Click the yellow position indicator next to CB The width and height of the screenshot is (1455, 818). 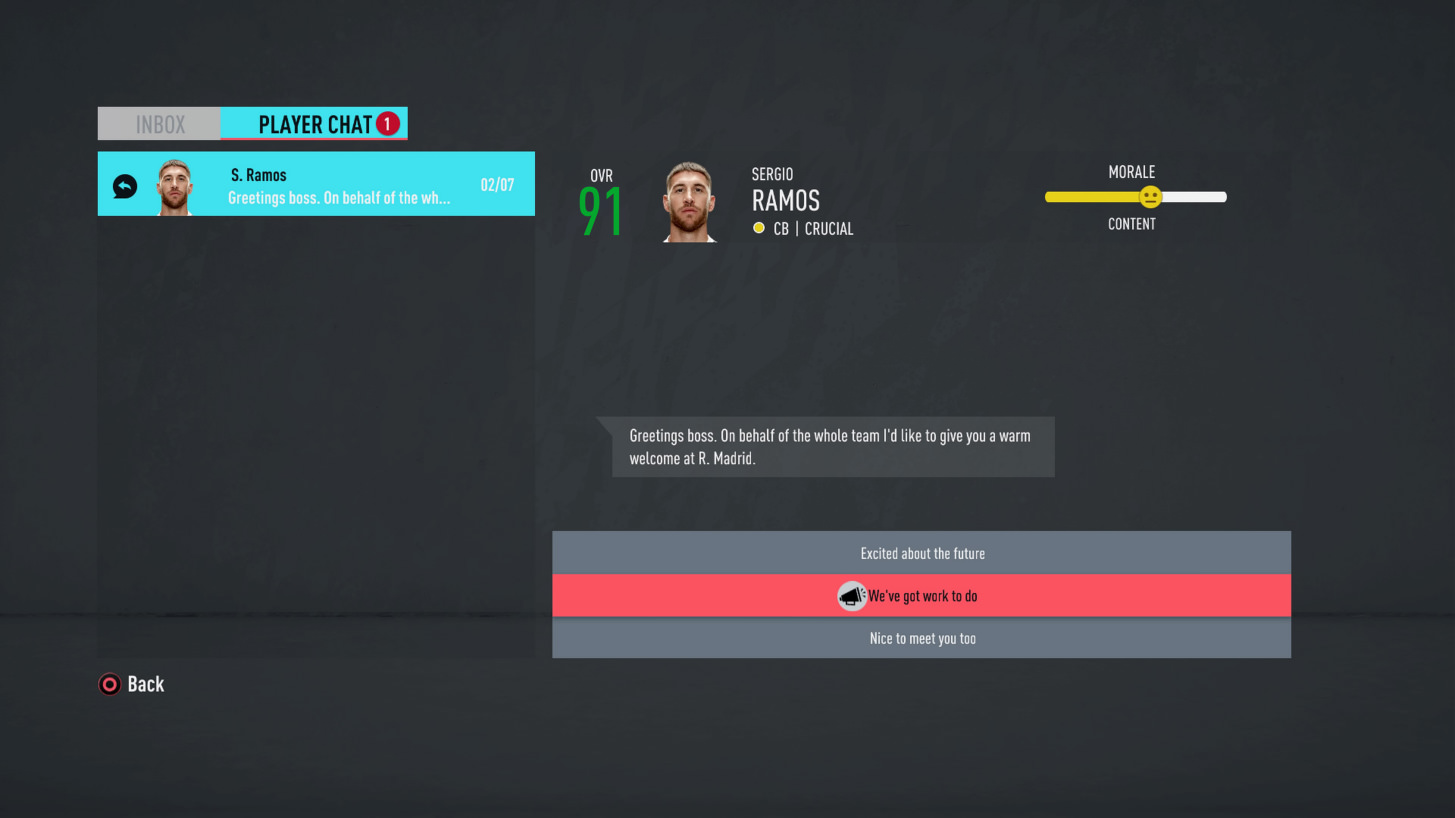tap(759, 228)
